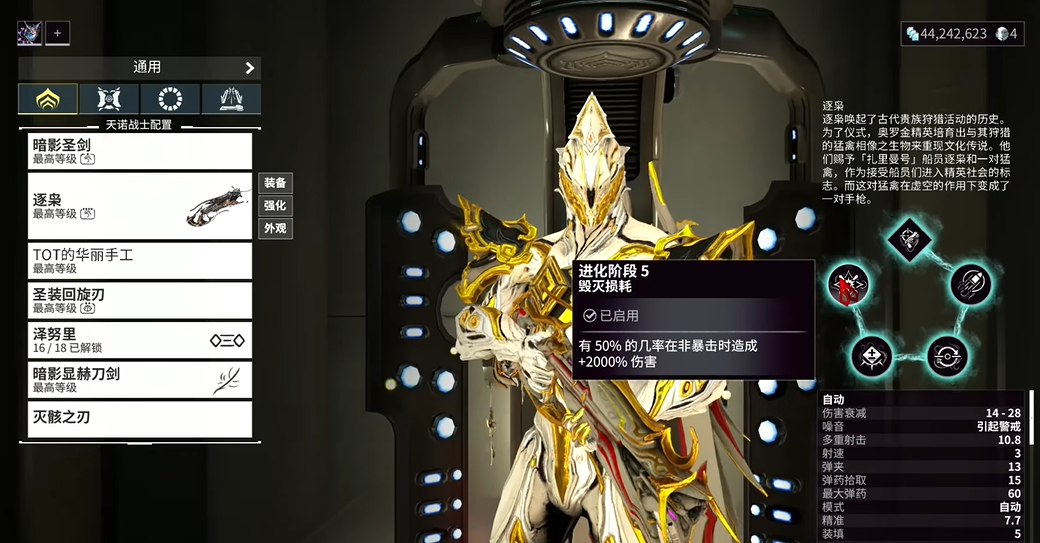
Task: Select the 逐枭 weapon row
Action: point(139,206)
